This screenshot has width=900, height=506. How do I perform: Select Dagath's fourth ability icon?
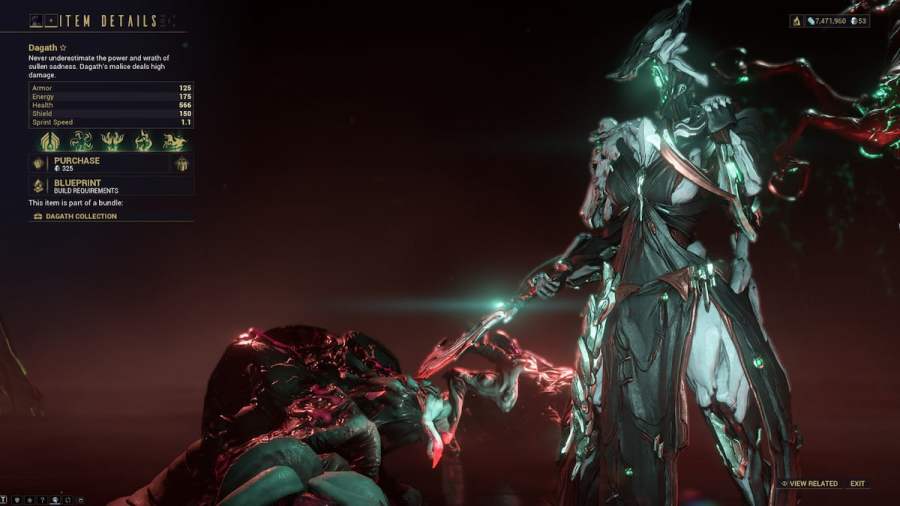coord(143,141)
